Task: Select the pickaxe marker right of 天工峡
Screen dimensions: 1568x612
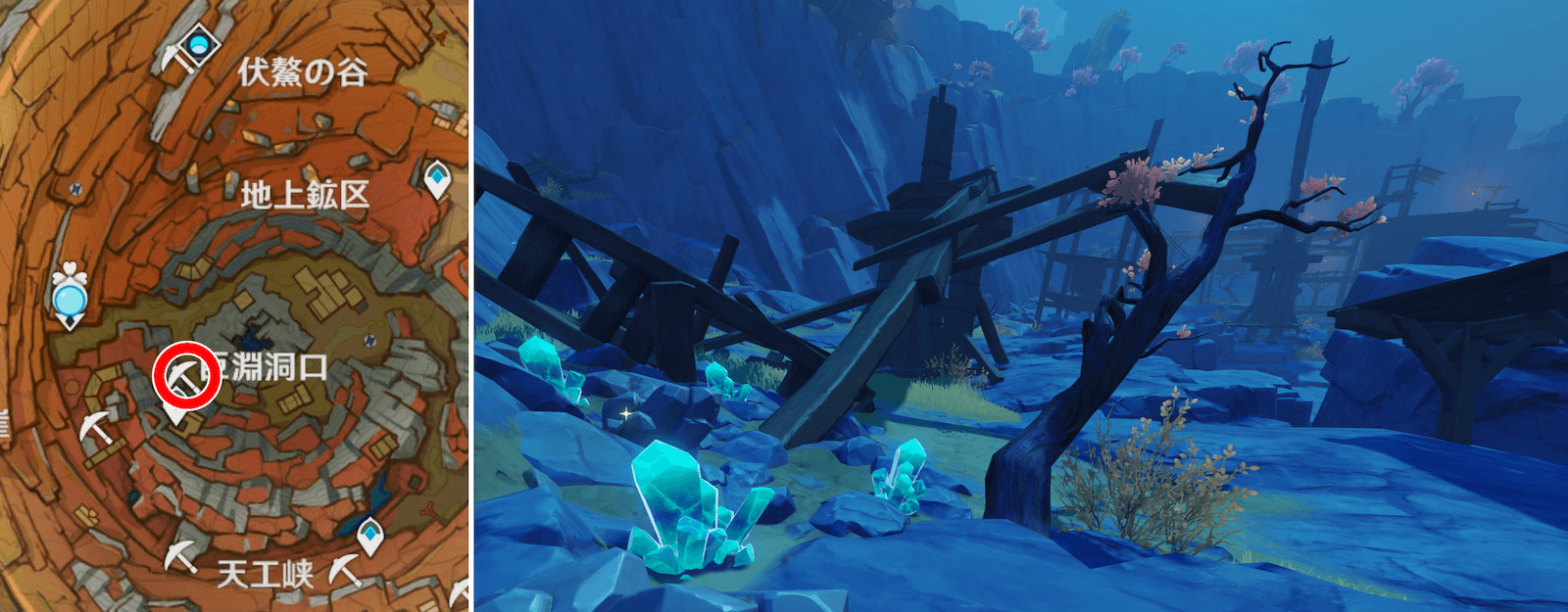Action: (345, 569)
